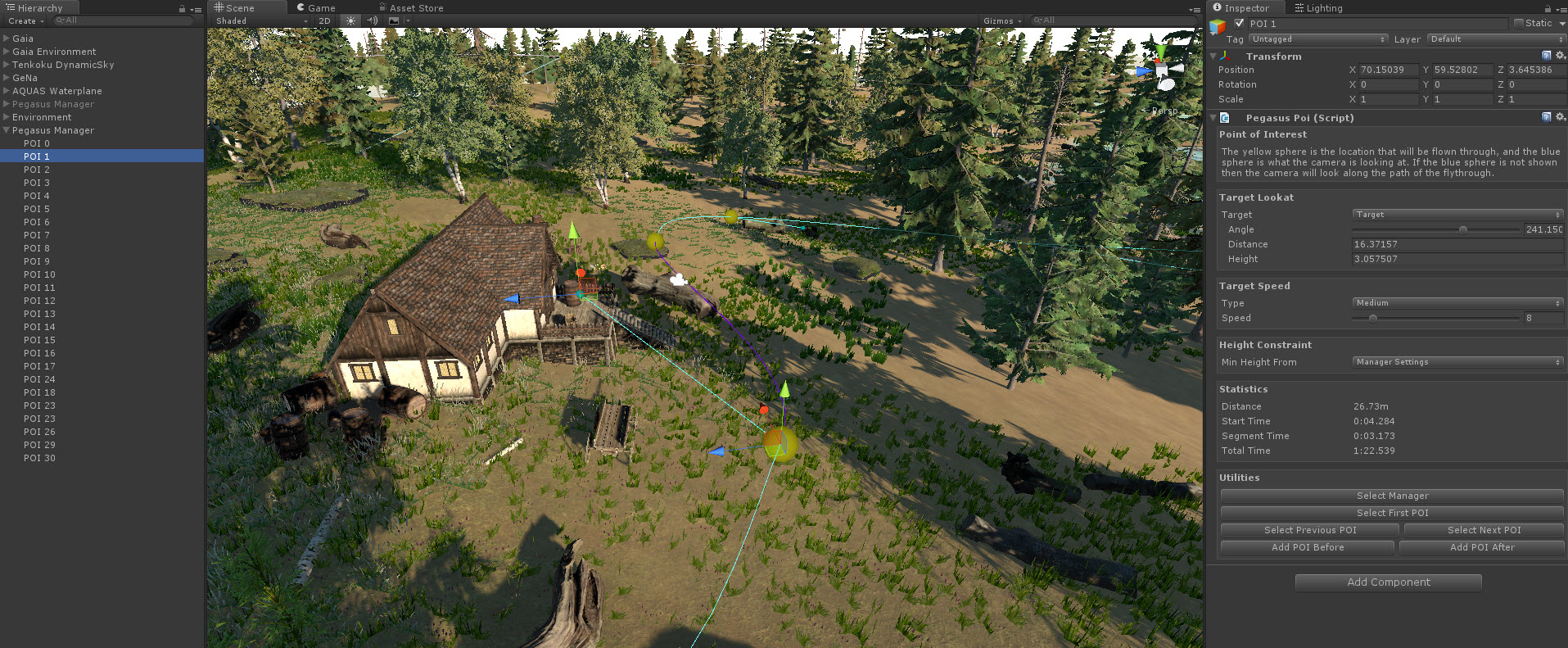Enable the Static checkbox
The height and width of the screenshot is (648, 1568).
(1519, 23)
